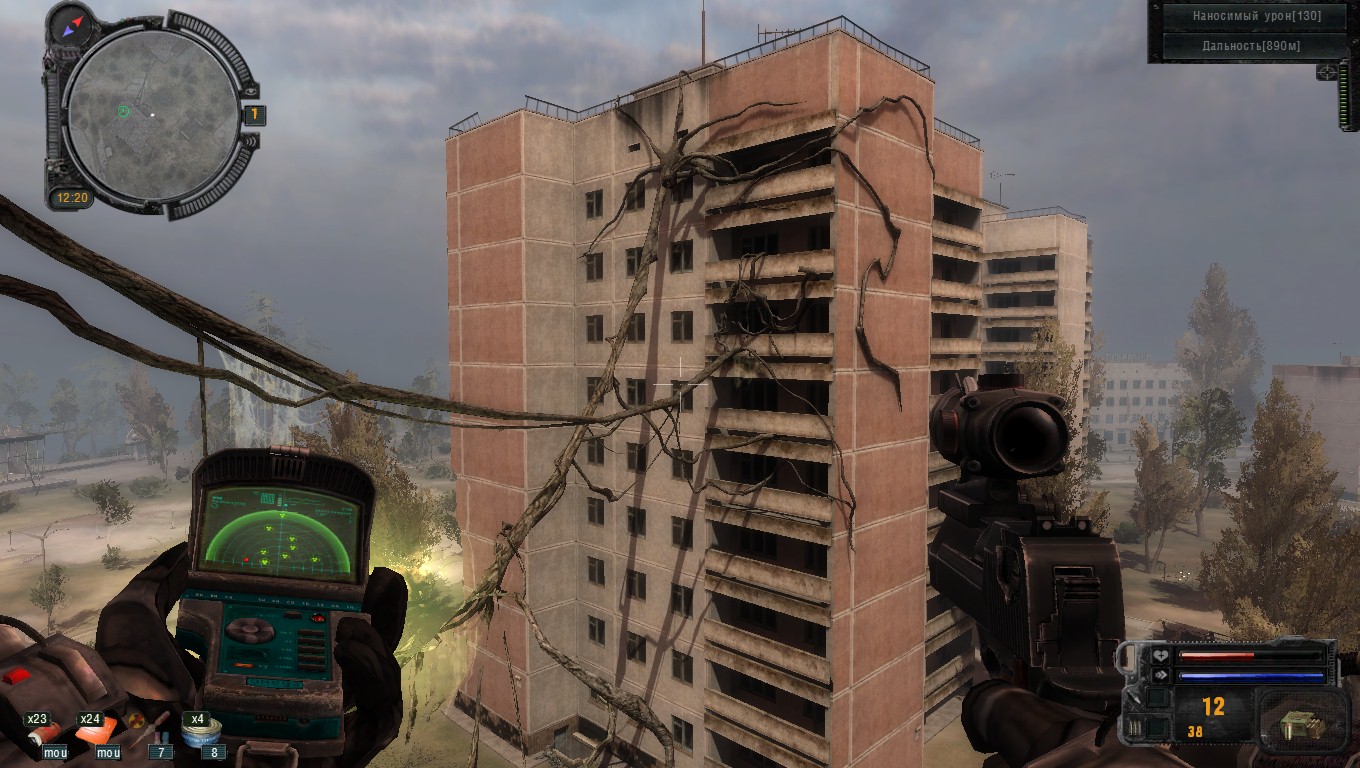Select the energy drink icon marked x23
This screenshot has width=1360, height=768.
44,734
